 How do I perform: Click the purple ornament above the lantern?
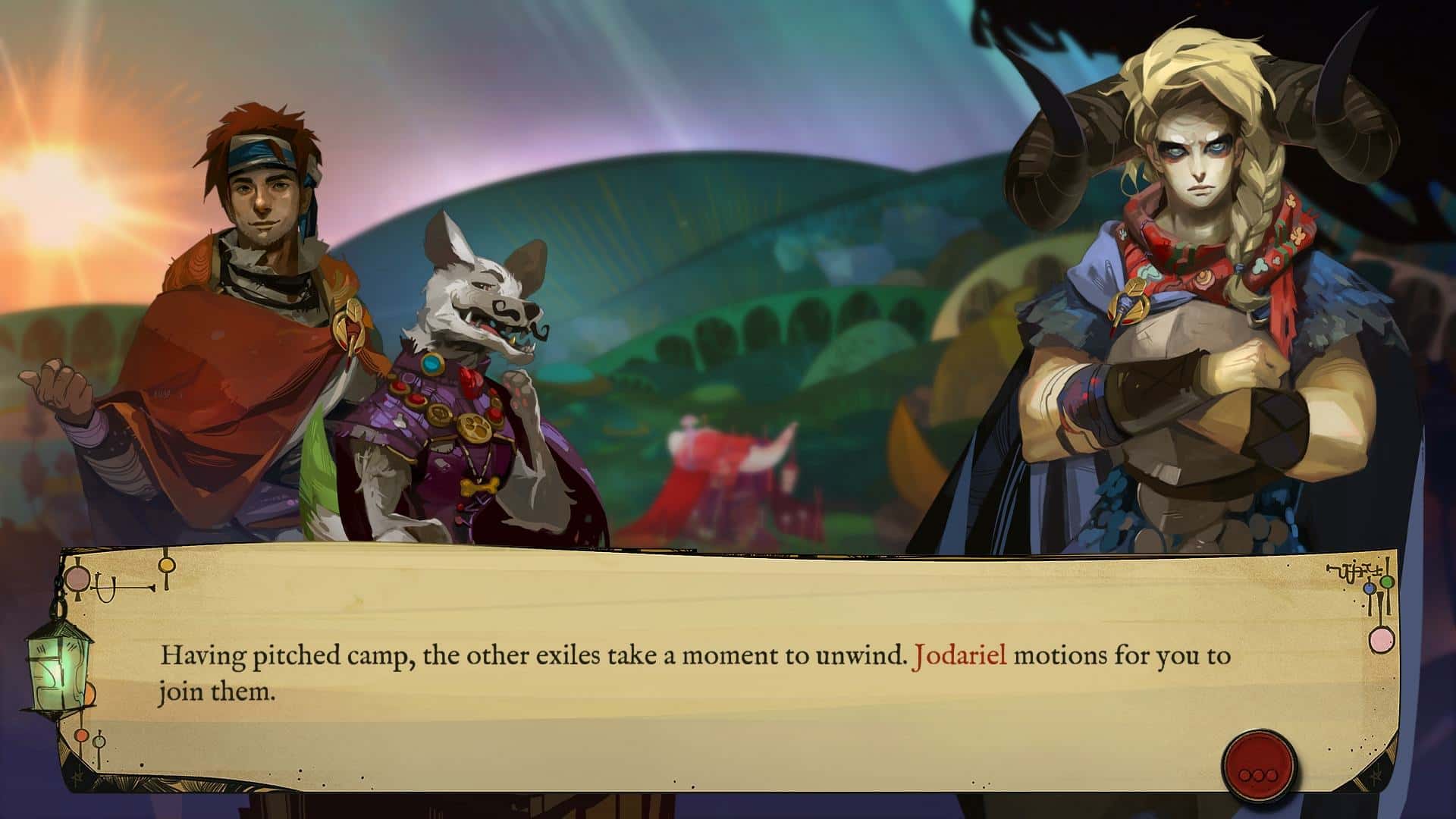[x=77, y=579]
